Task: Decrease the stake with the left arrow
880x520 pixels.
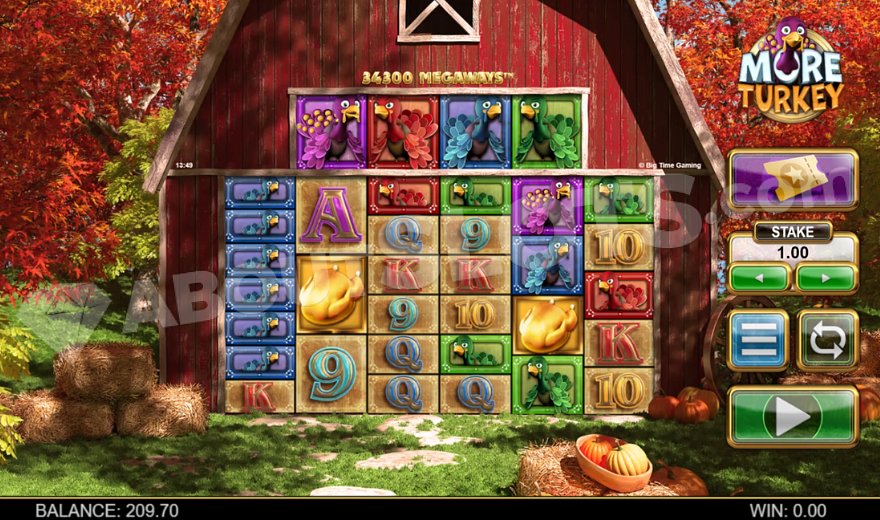Action: (x=759, y=277)
